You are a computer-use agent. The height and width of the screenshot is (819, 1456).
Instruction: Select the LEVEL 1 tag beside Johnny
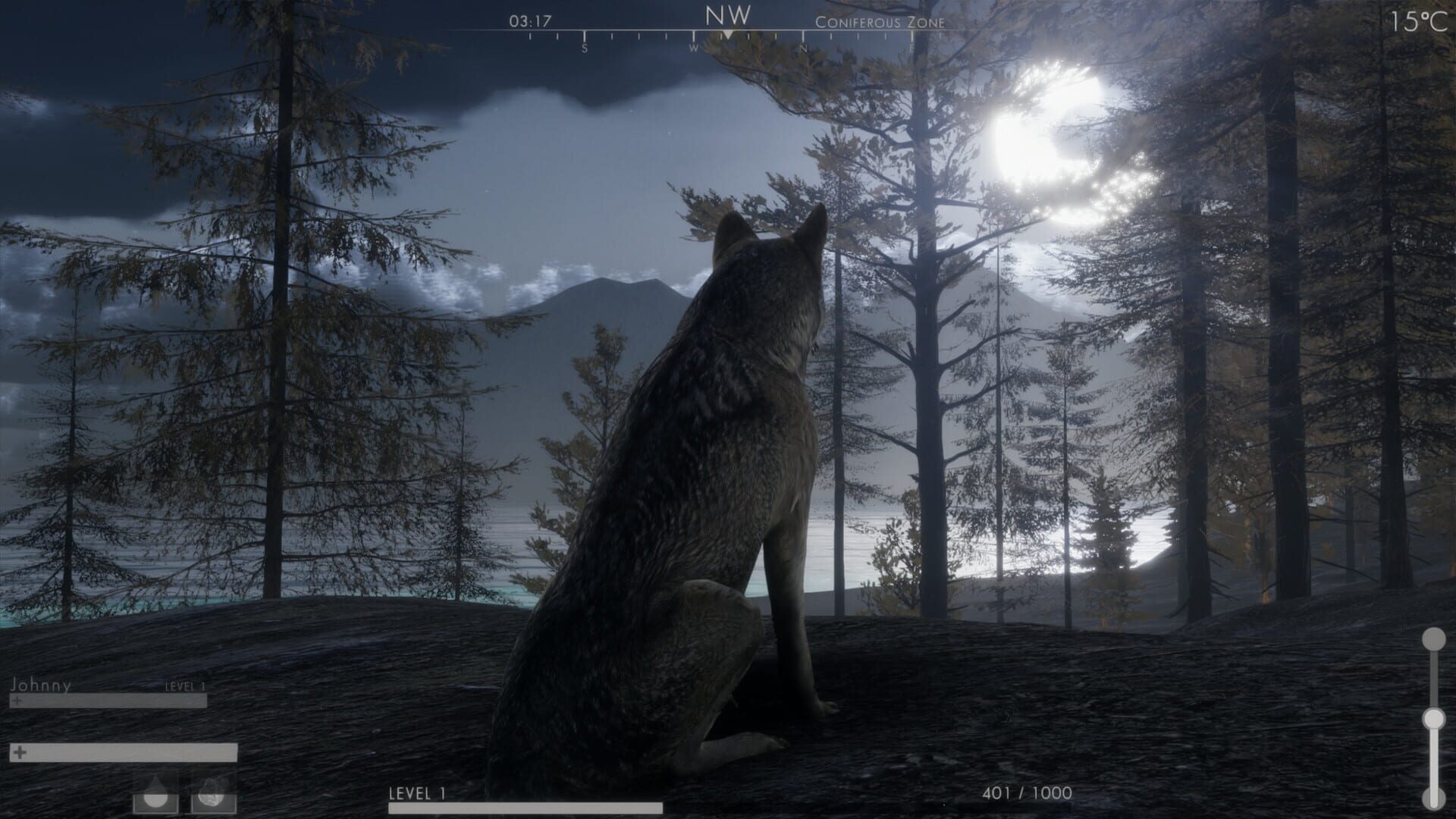click(x=184, y=686)
